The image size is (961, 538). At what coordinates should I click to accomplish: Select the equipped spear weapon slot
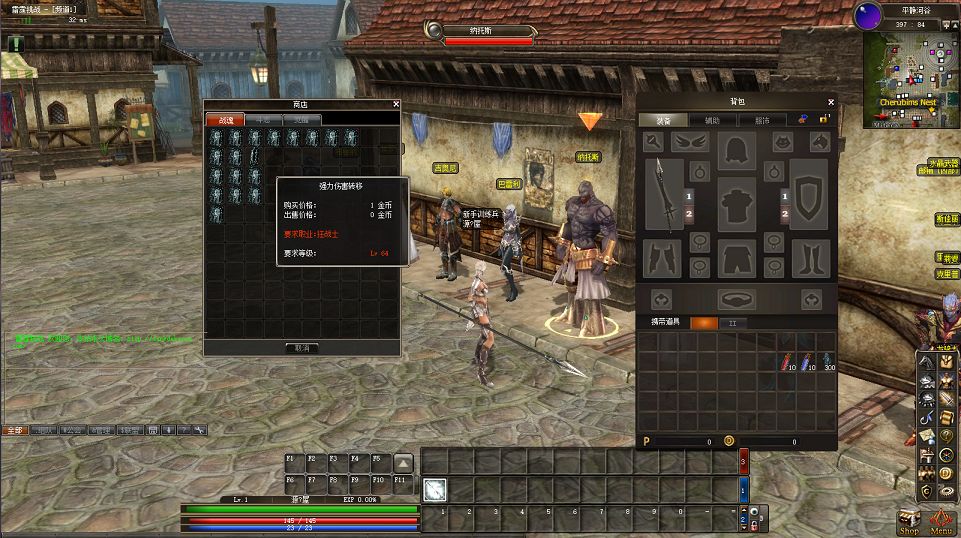pyautogui.click(x=664, y=195)
